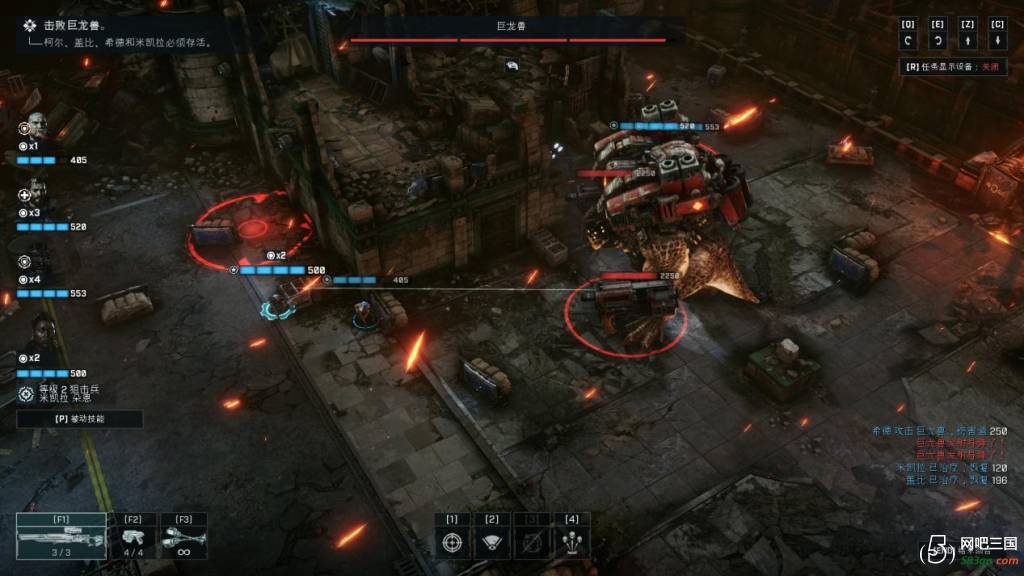Select the bald soldier portrait with 405 health

click(x=36, y=127)
